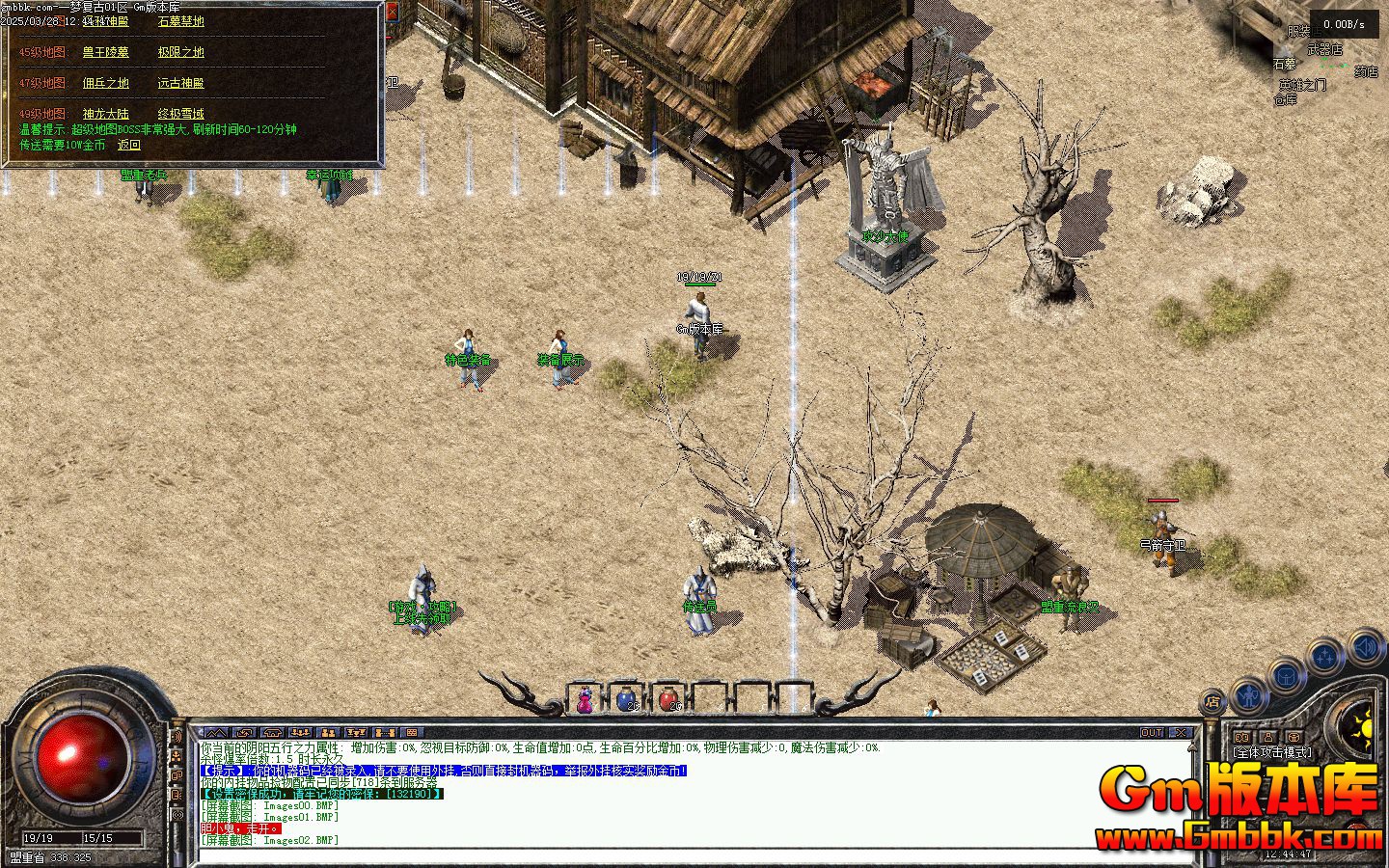
Task: Switch the 全体攻击模式 attack mode label
Action: (x=1272, y=752)
